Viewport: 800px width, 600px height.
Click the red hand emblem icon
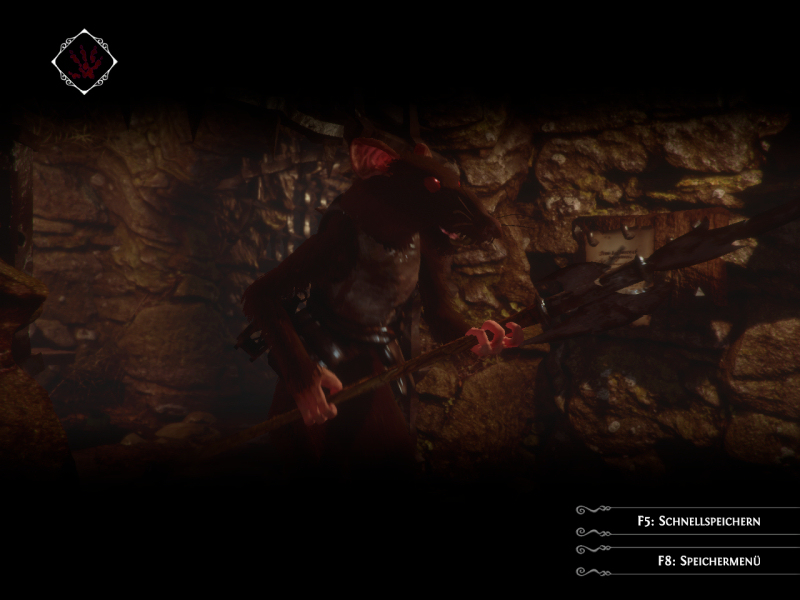click(85, 62)
